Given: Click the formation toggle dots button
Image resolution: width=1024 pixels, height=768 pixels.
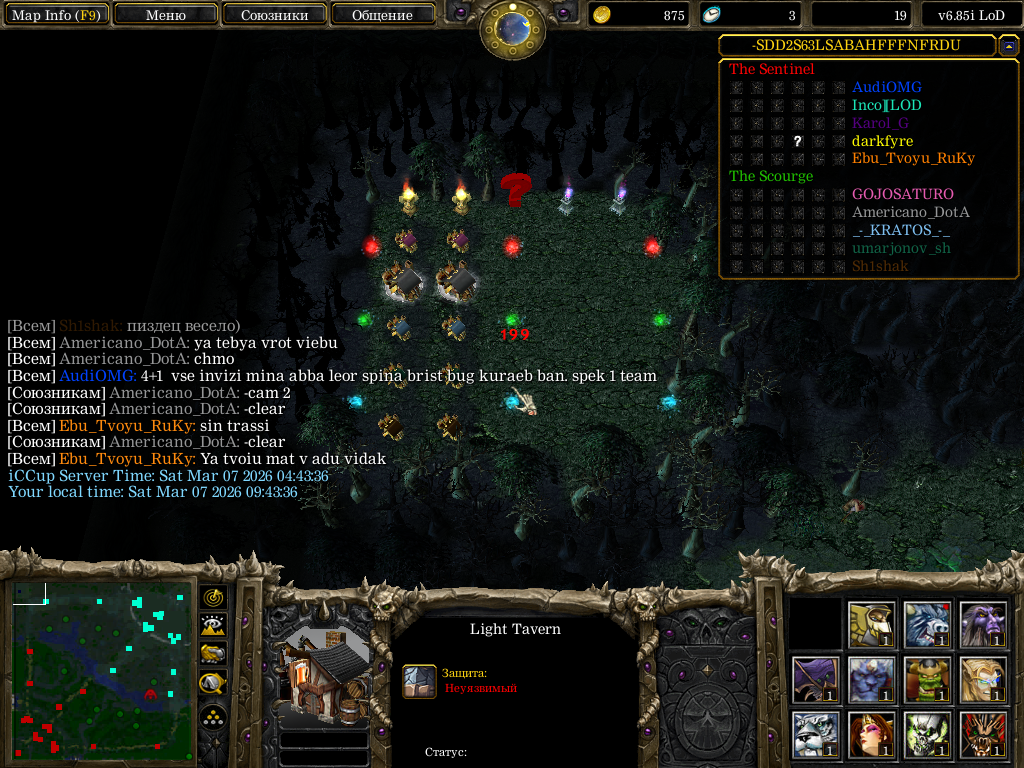Looking at the screenshot, I should (213, 718).
